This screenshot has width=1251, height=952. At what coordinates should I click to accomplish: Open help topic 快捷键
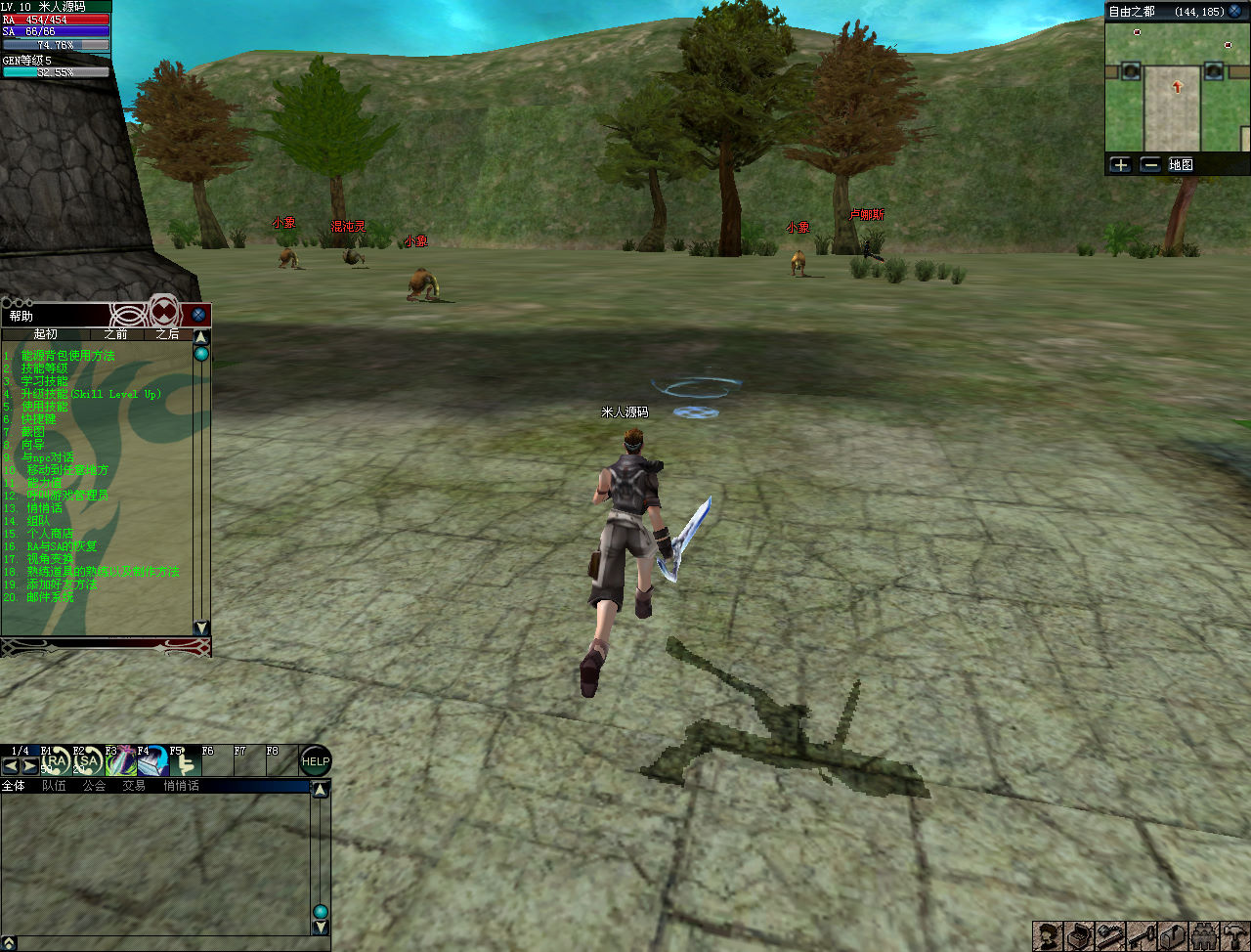(x=39, y=419)
